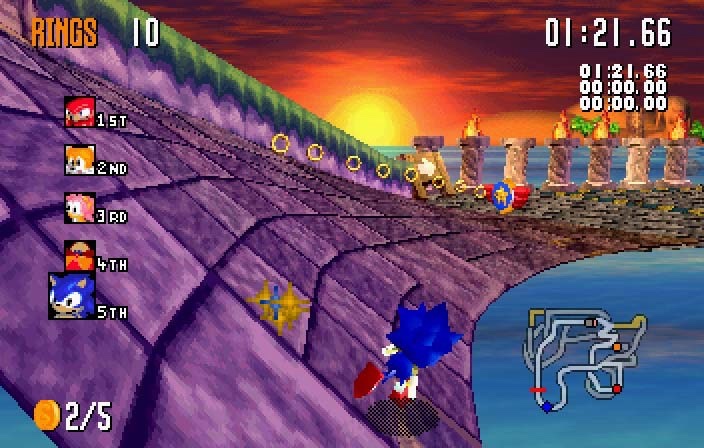Click Knuckles' 1st place portrait
This screenshot has width=704, height=448.
click(79, 111)
